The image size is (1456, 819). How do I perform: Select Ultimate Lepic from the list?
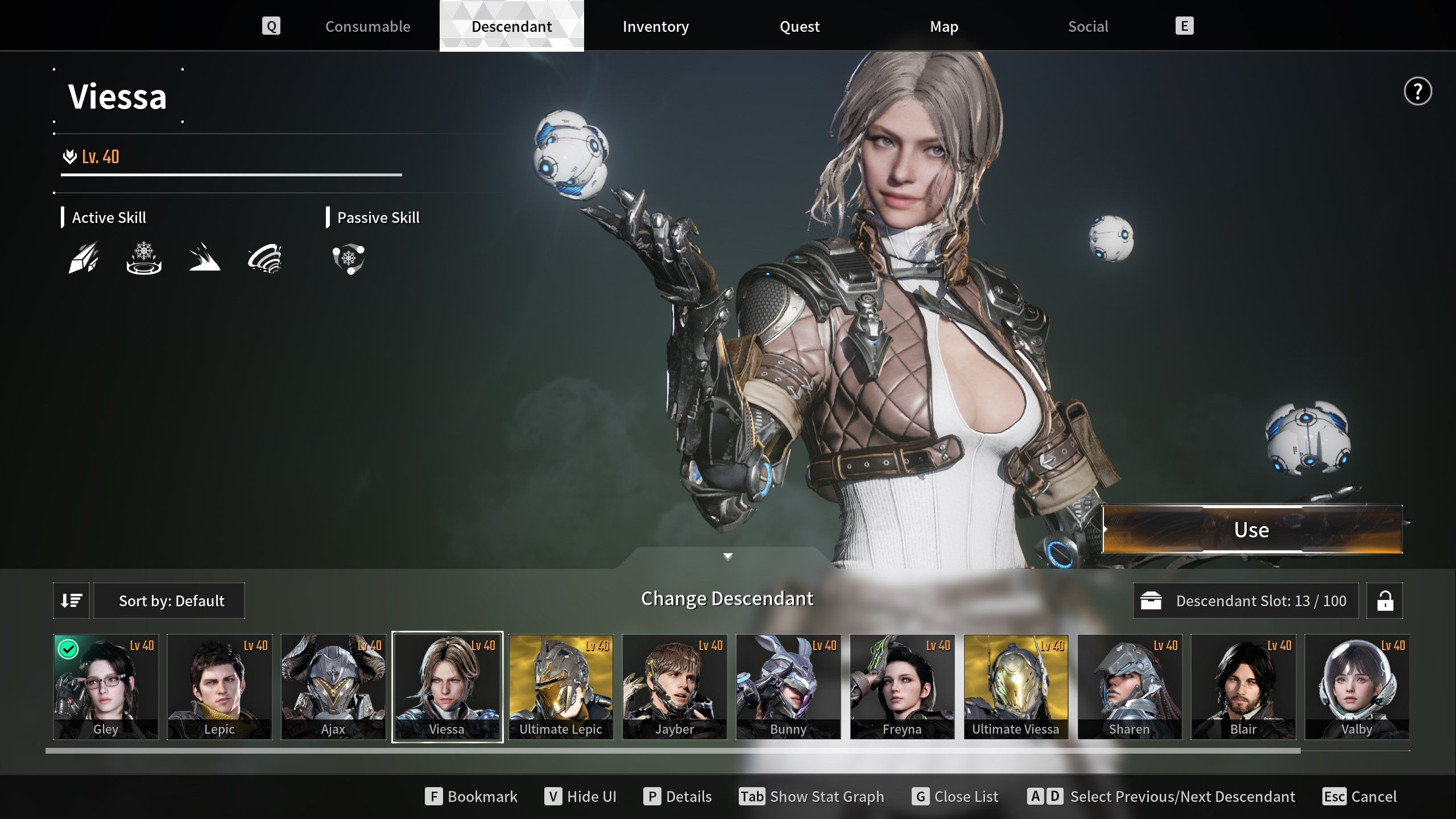[561, 686]
